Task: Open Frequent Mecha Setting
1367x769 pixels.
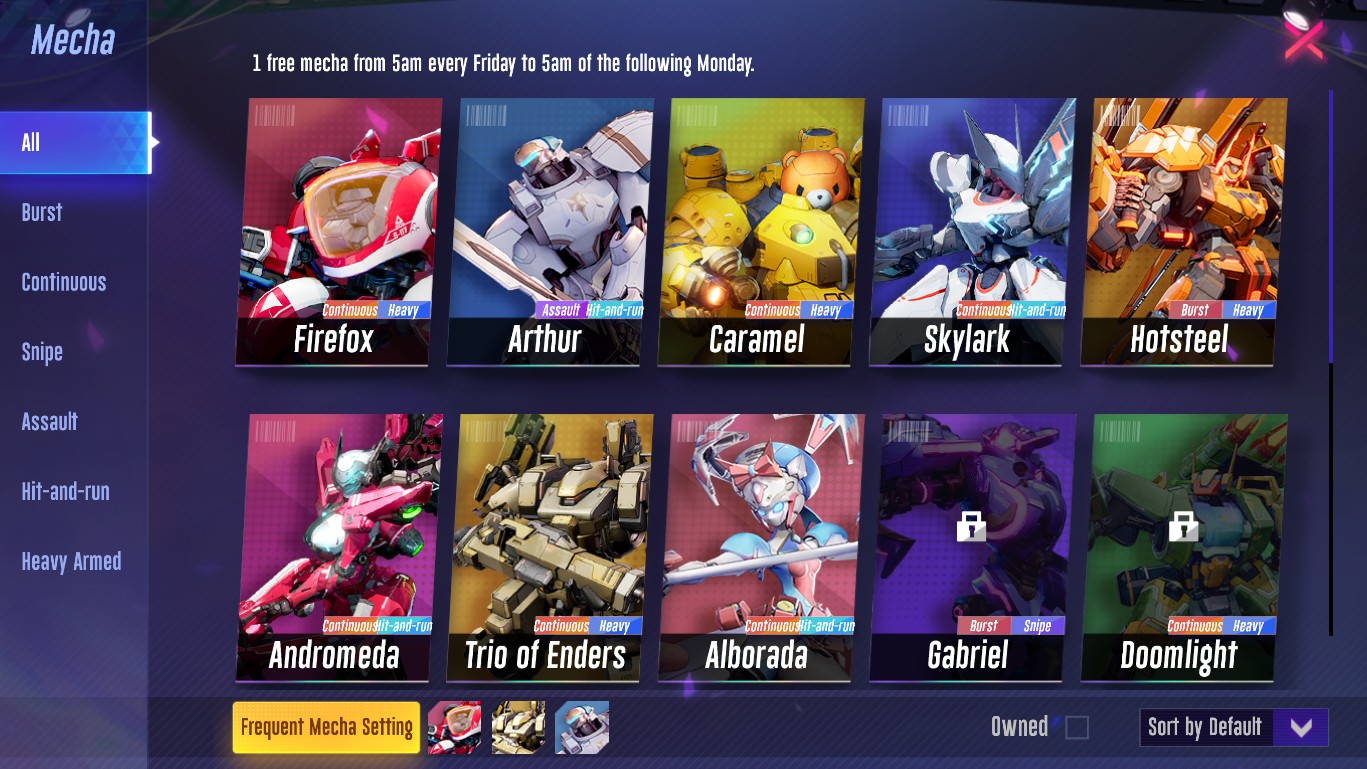Action: click(327, 727)
